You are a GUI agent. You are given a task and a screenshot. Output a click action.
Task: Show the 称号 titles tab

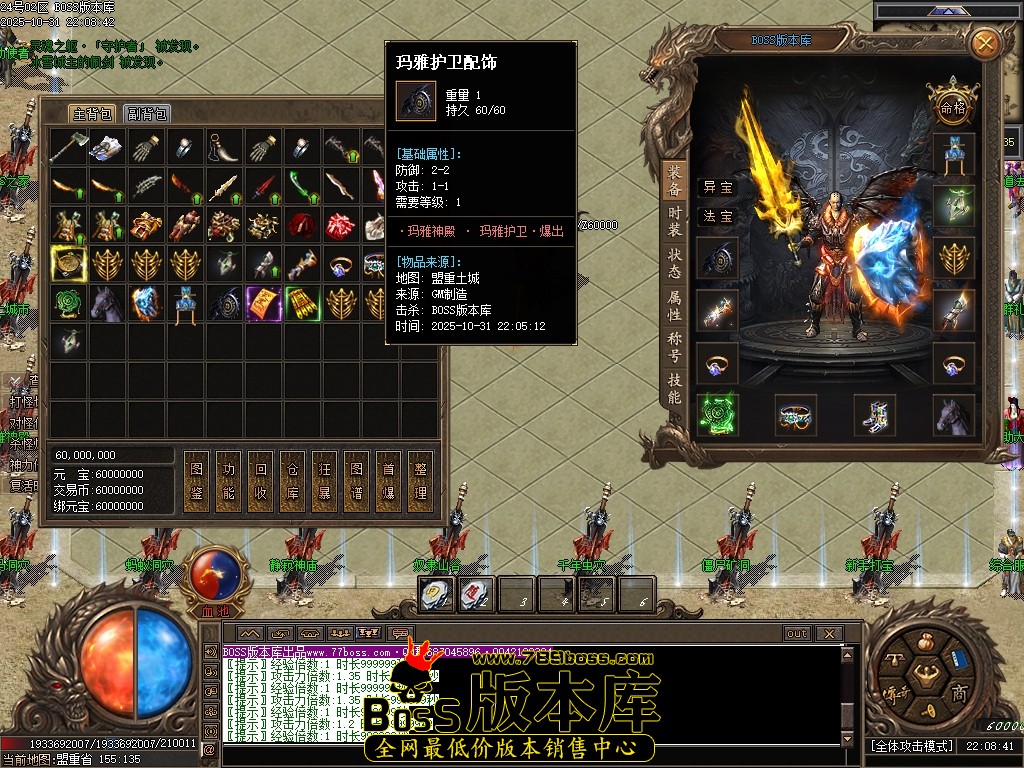pos(675,347)
